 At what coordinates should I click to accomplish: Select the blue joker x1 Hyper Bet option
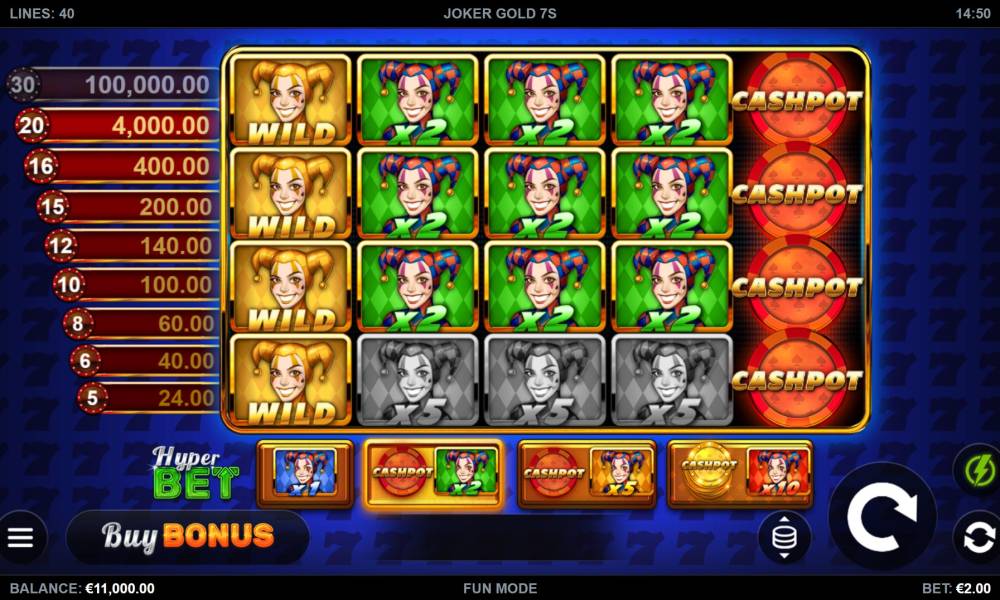click(x=305, y=473)
